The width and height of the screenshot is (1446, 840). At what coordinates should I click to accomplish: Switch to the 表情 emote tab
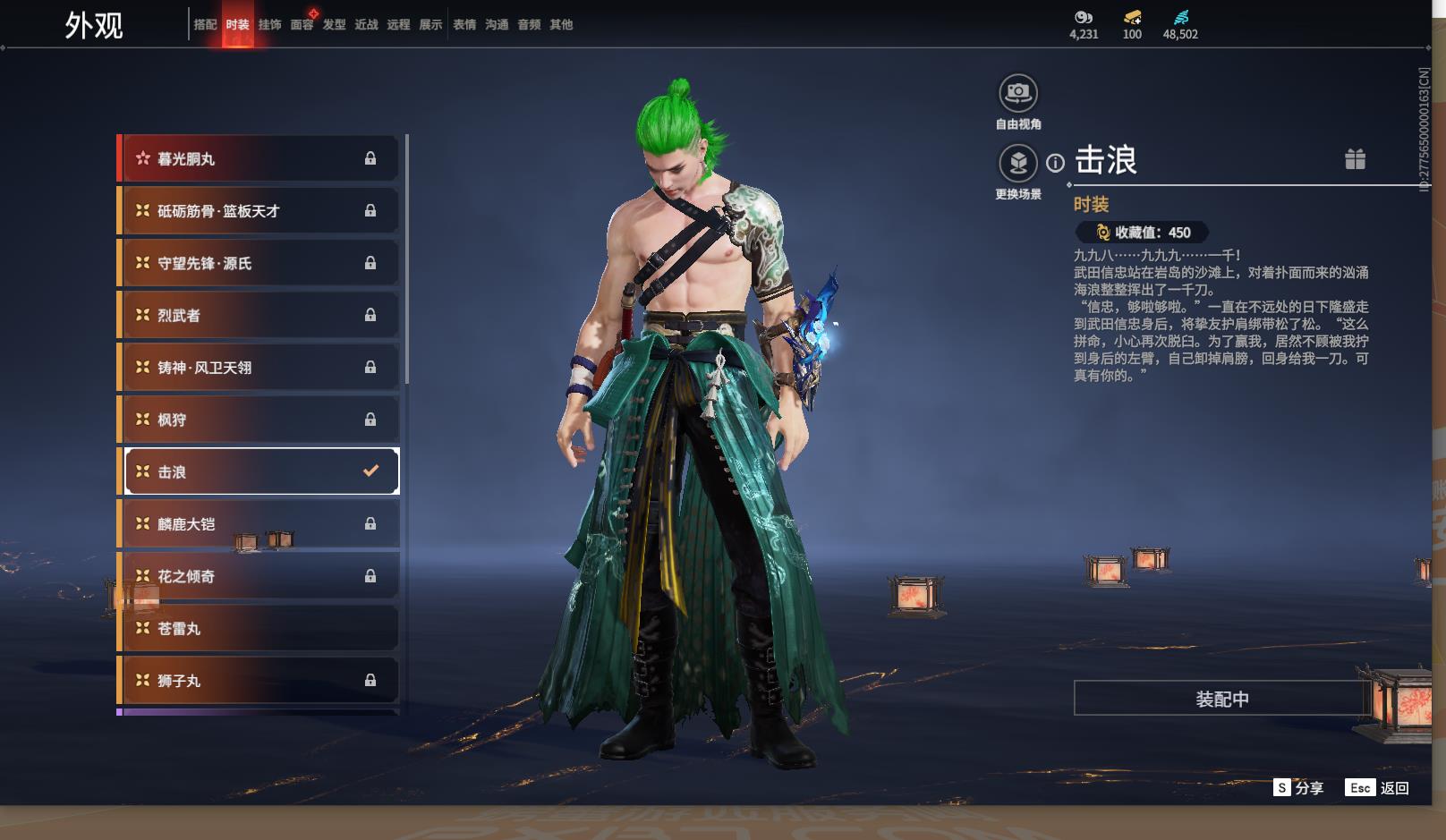464,25
